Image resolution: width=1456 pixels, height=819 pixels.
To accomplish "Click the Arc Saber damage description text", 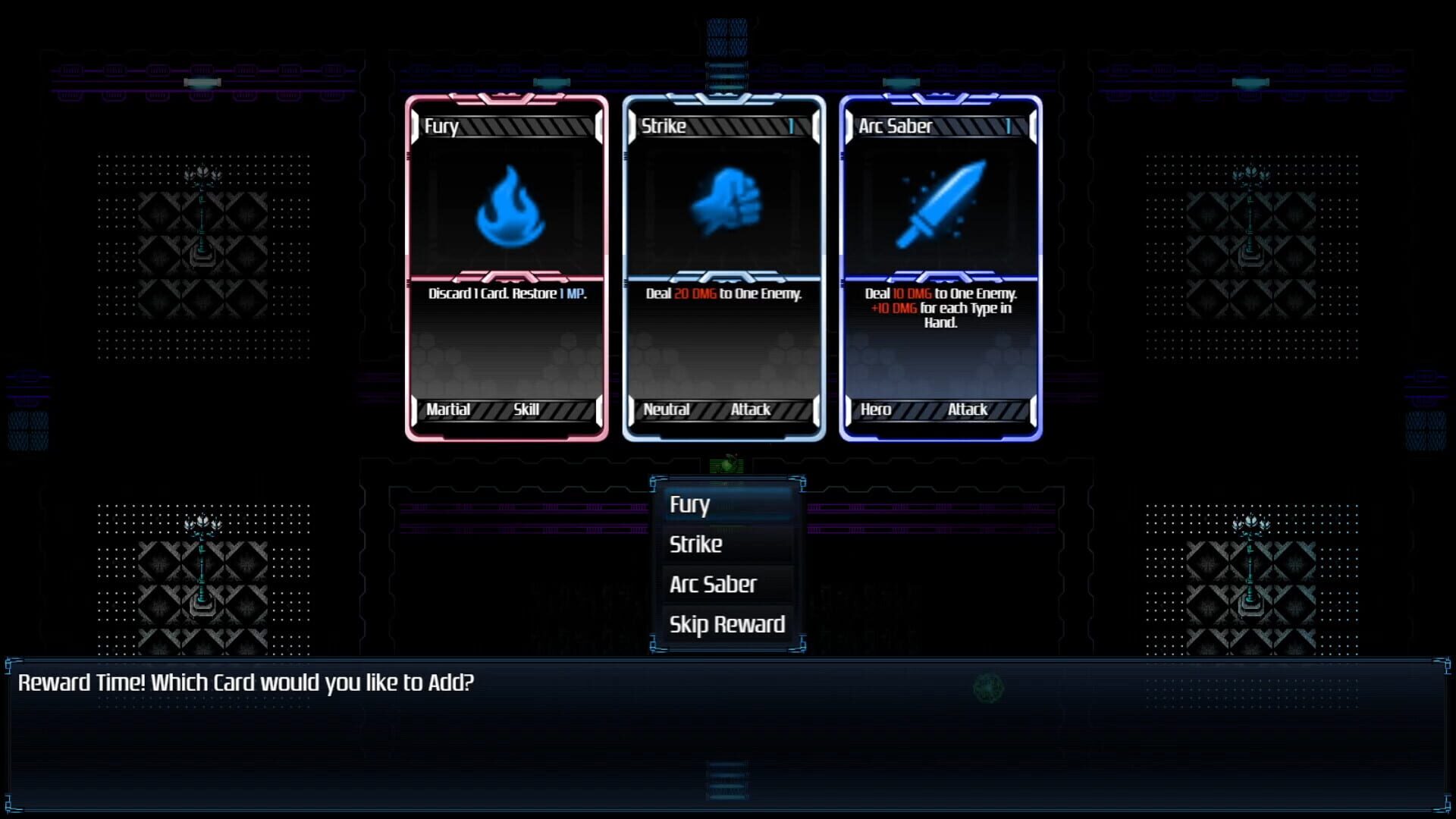I will coord(939,308).
